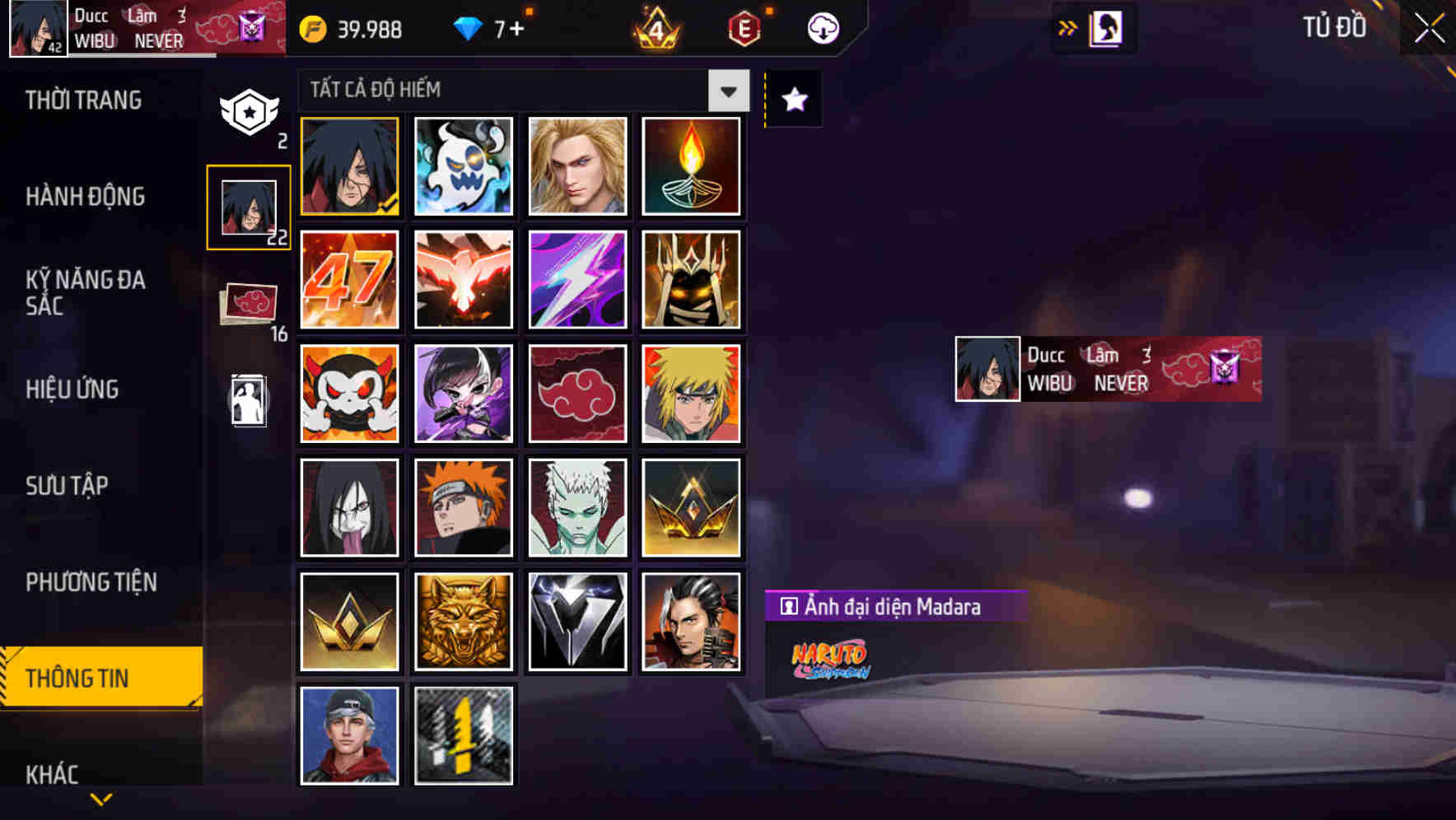Select the Minato avatar thumbnail
This screenshot has height=820, width=1456.
coord(692,394)
